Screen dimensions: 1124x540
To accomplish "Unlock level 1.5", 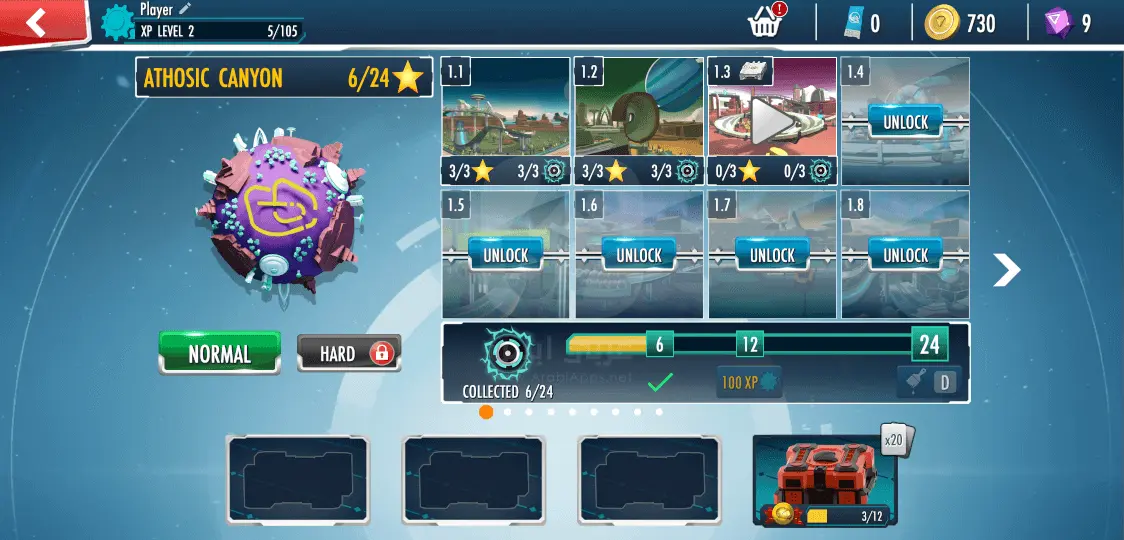I will pos(506,255).
